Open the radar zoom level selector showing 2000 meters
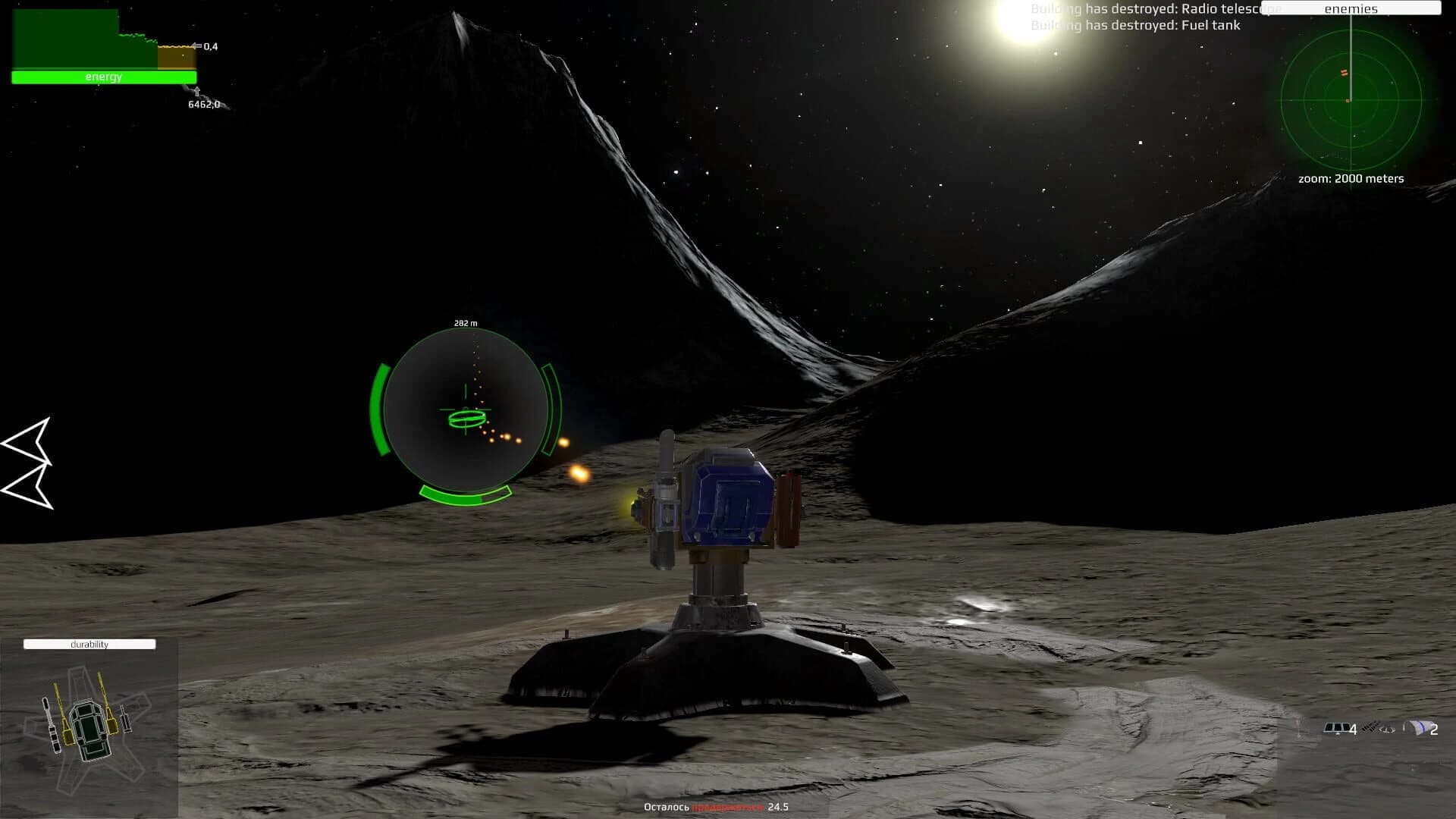The height and width of the screenshot is (819, 1456). [x=1351, y=179]
